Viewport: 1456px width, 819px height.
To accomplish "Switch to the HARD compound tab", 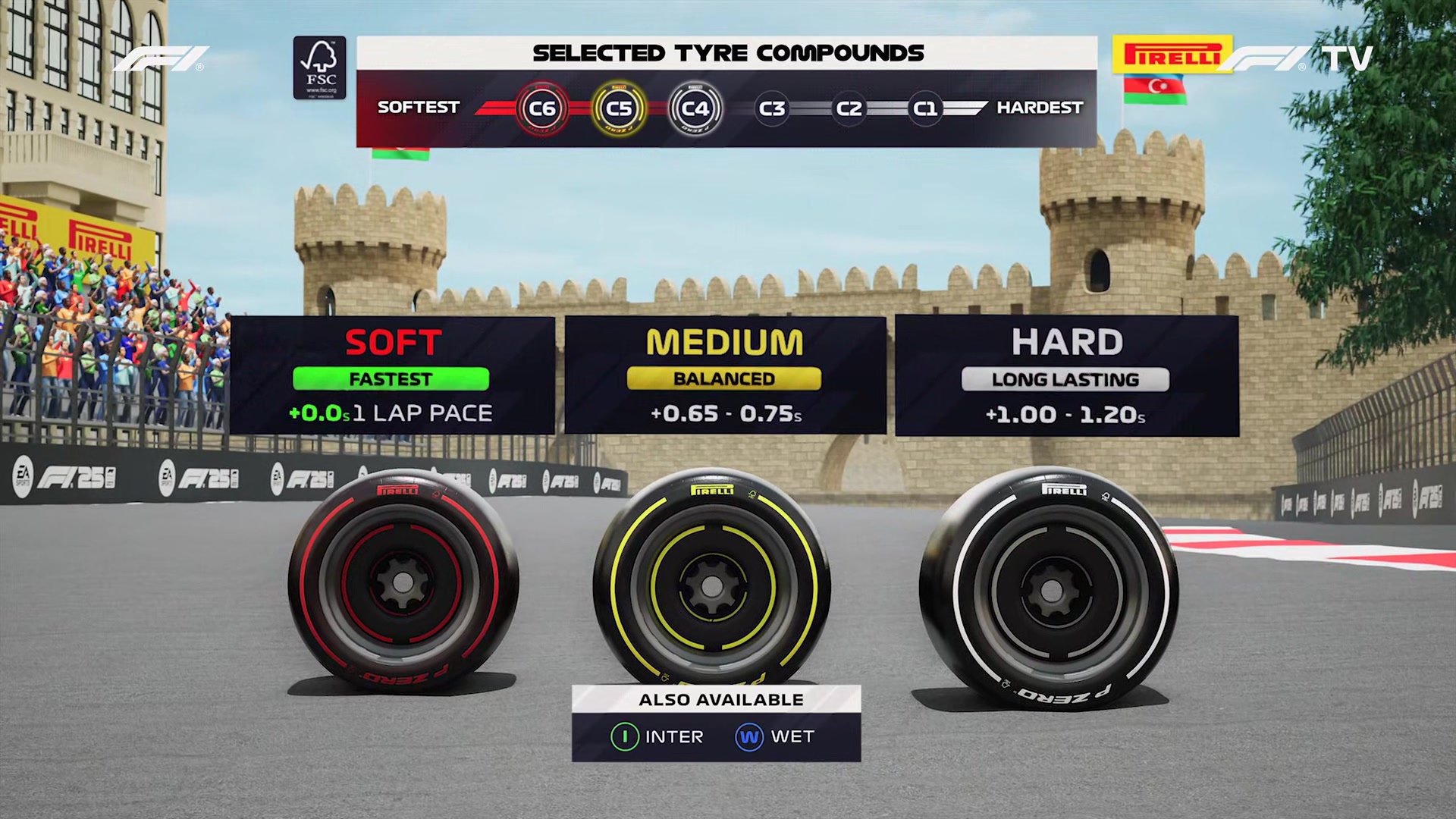I will click(x=1067, y=341).
